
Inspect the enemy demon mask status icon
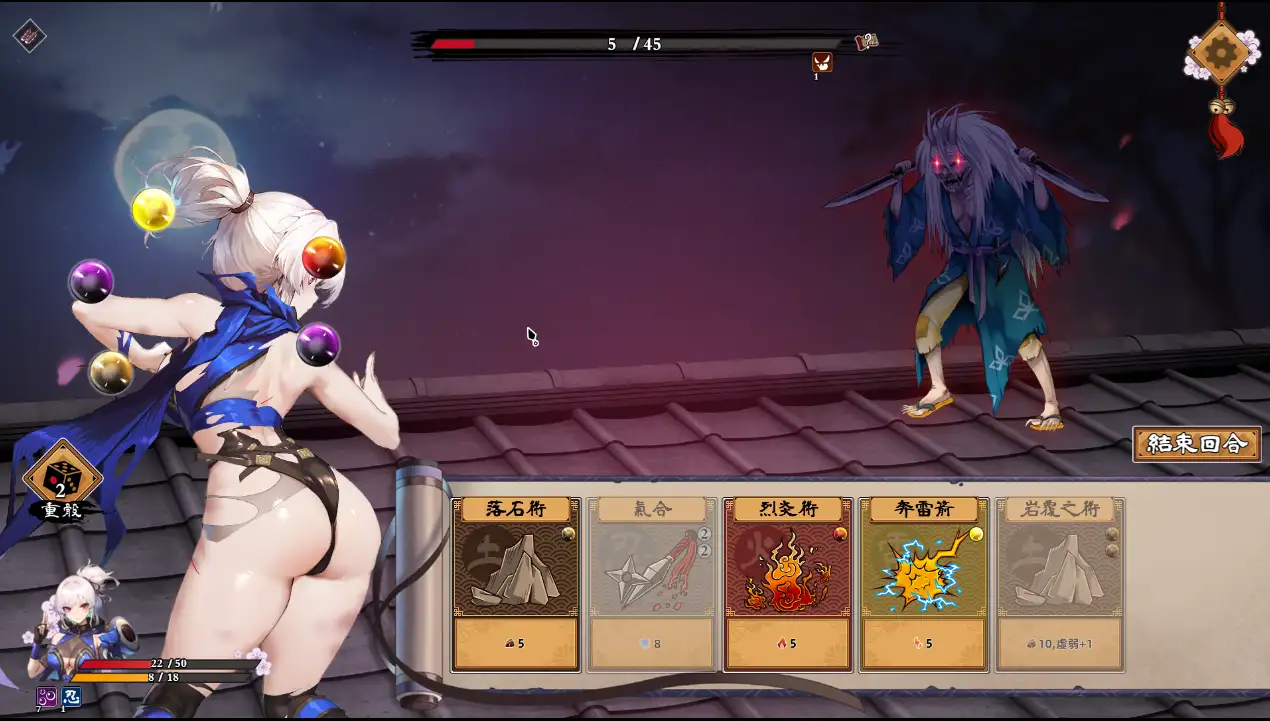[821, 62]
